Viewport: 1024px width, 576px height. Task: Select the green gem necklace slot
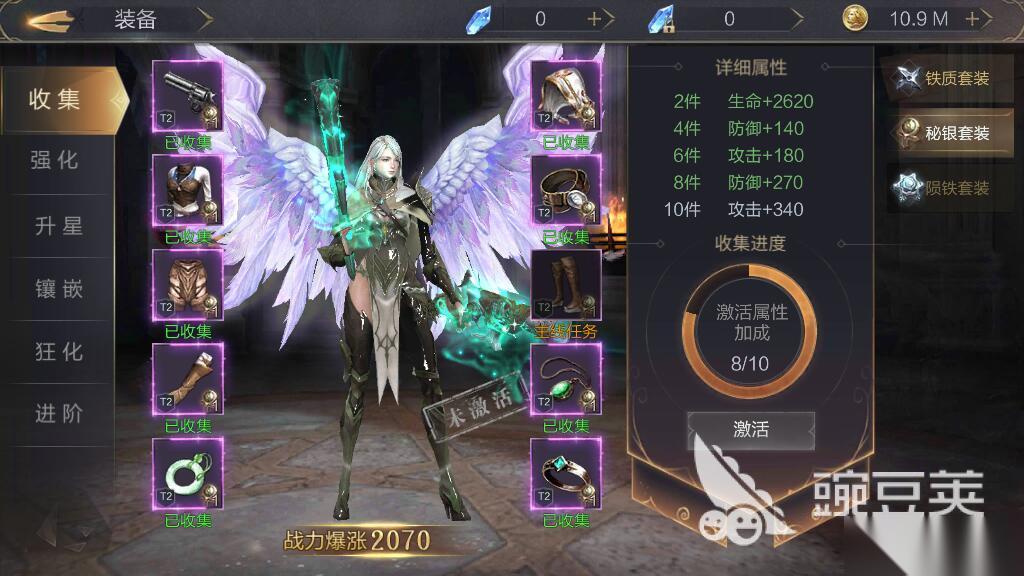pos(566,379)
